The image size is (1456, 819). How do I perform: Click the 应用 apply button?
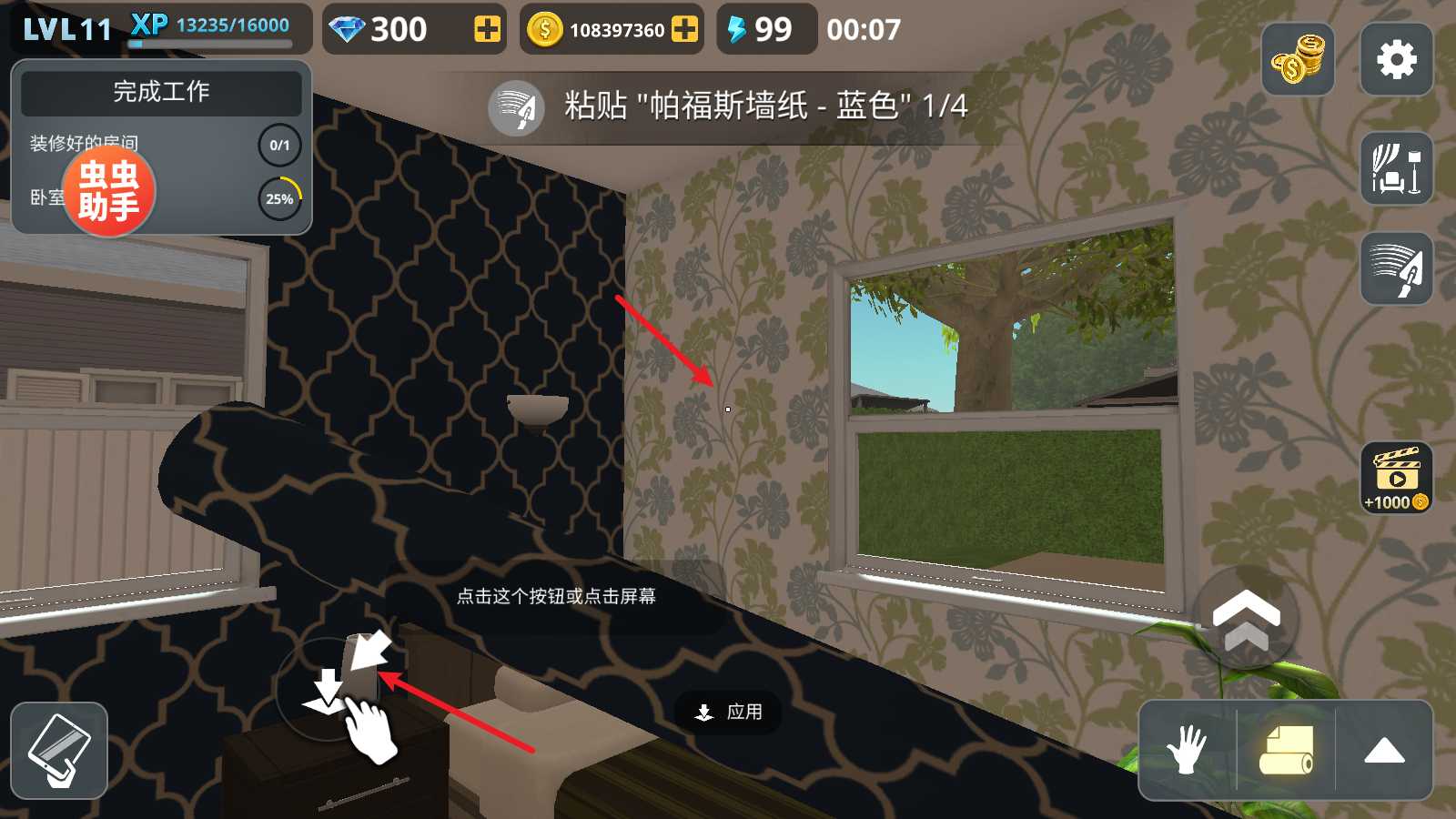tap(728, 712)
